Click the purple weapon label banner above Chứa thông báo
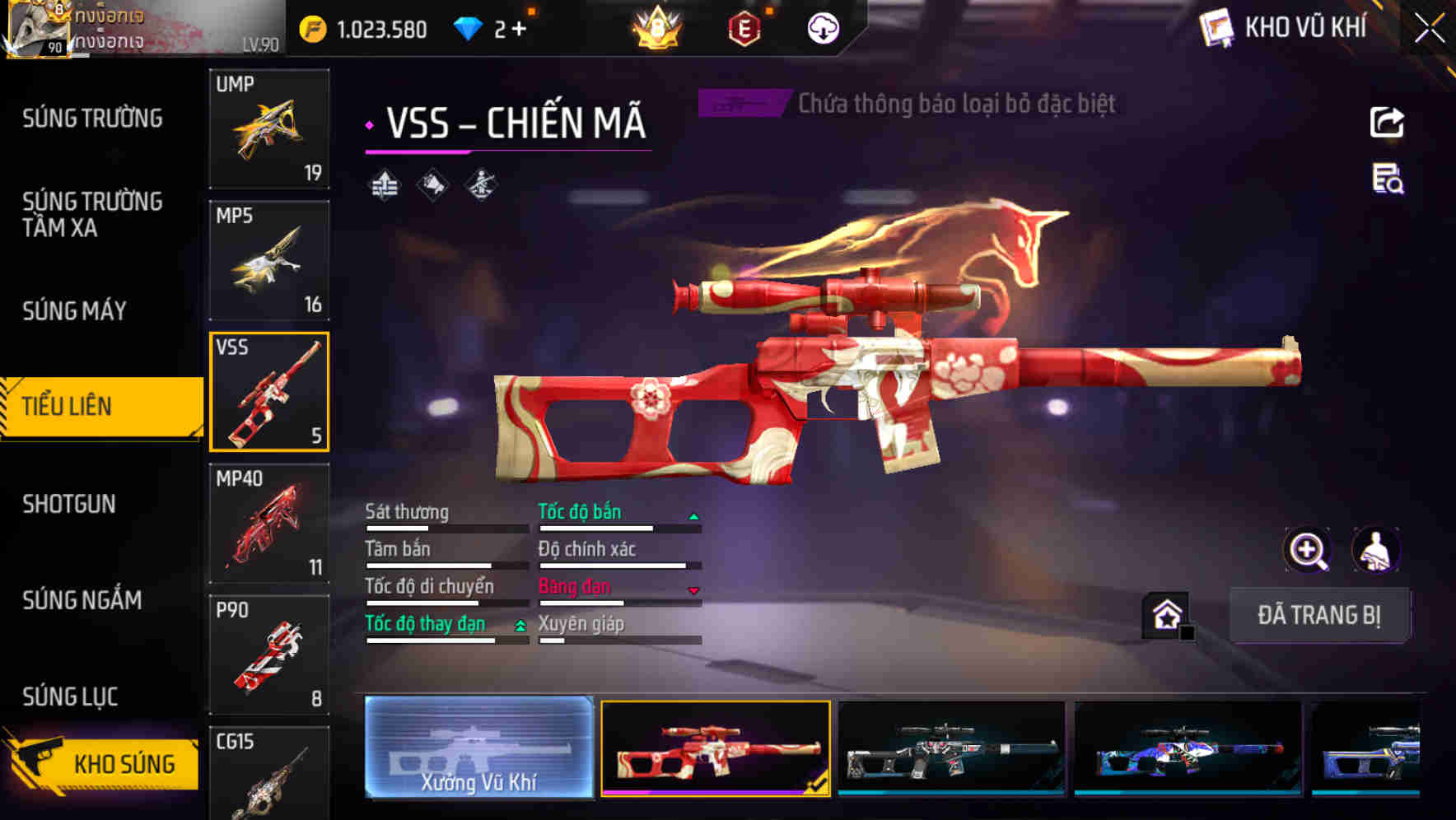Screen dimensions: 1456x820 [740, 104]
